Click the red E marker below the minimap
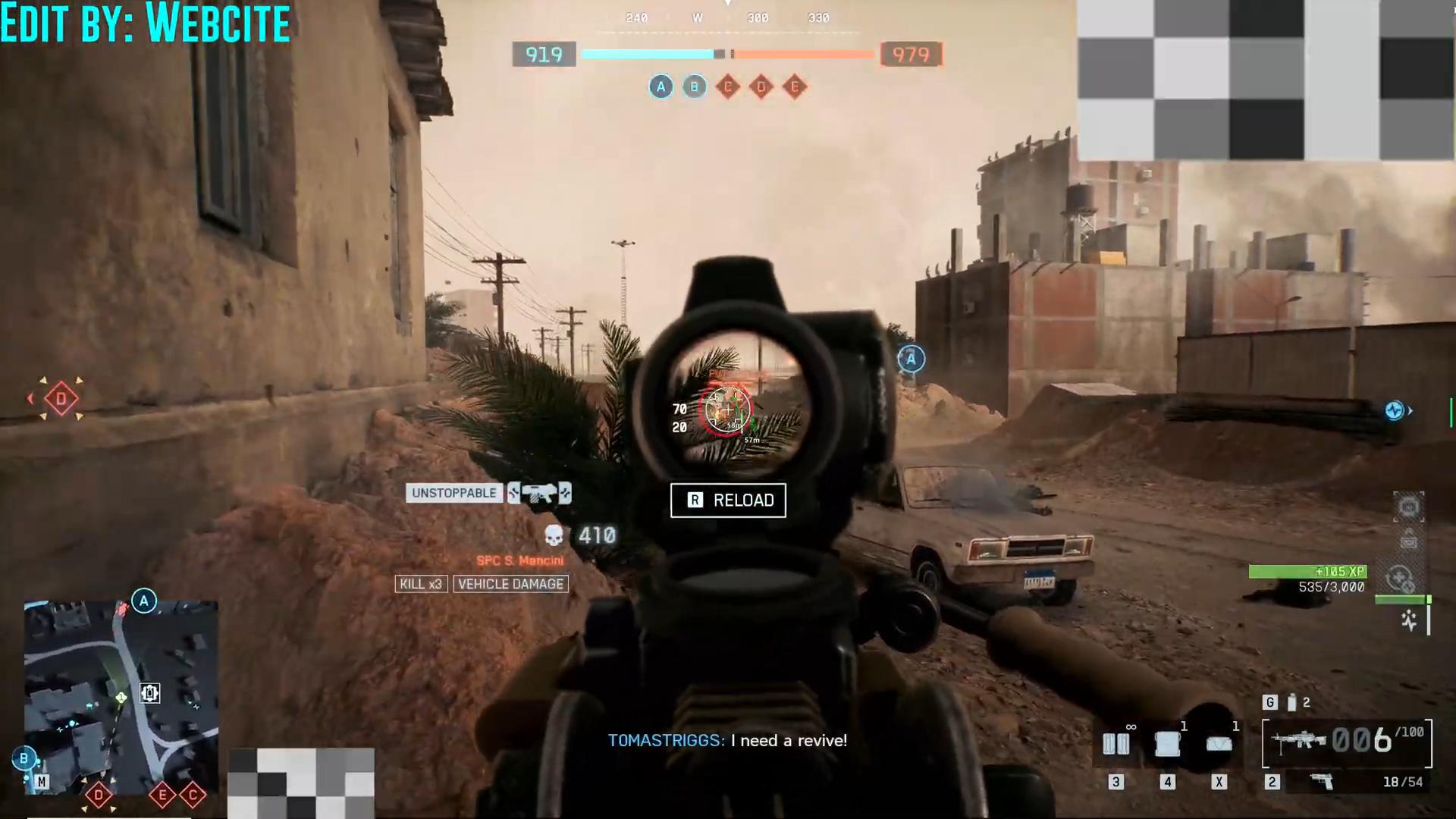The height and width of the screenshot is (819, 1456). 162,795
